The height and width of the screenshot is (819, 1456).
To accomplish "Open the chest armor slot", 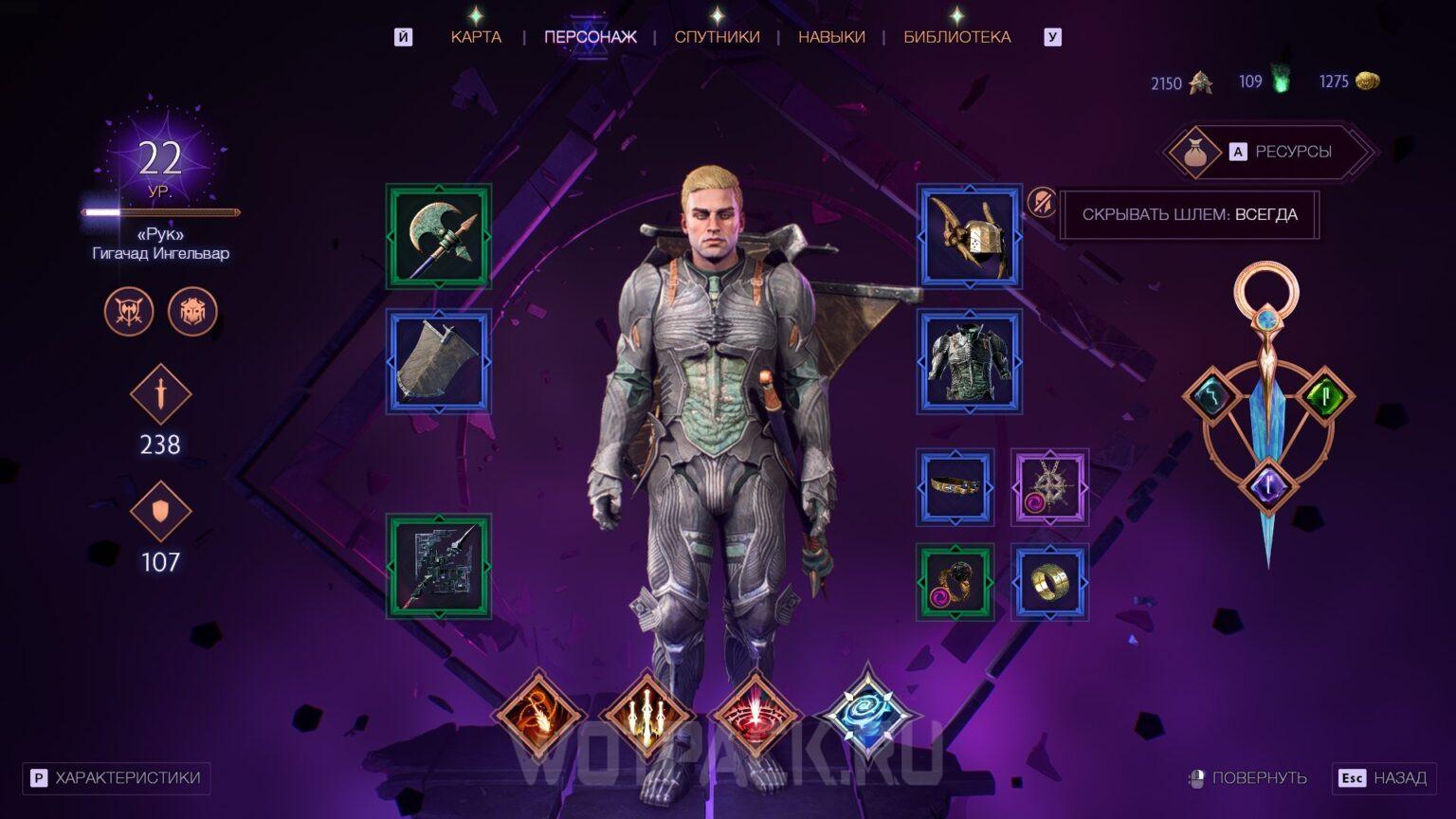I will 969,361.
